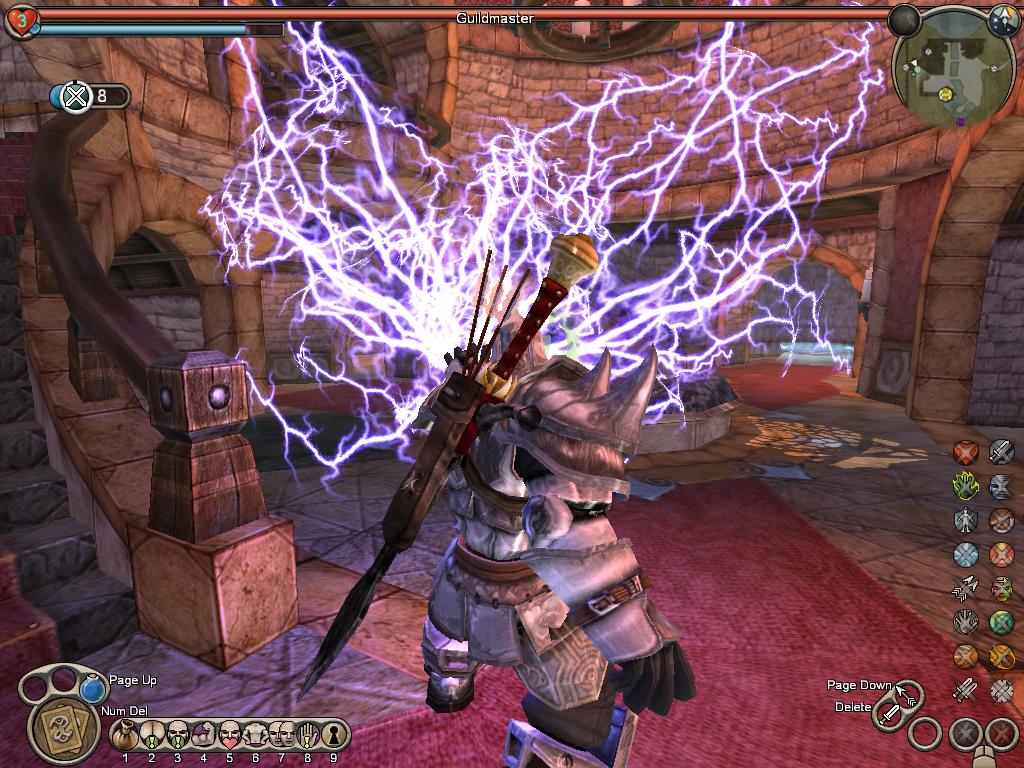Activate the armored figure shield spell icon

point(965,520)
